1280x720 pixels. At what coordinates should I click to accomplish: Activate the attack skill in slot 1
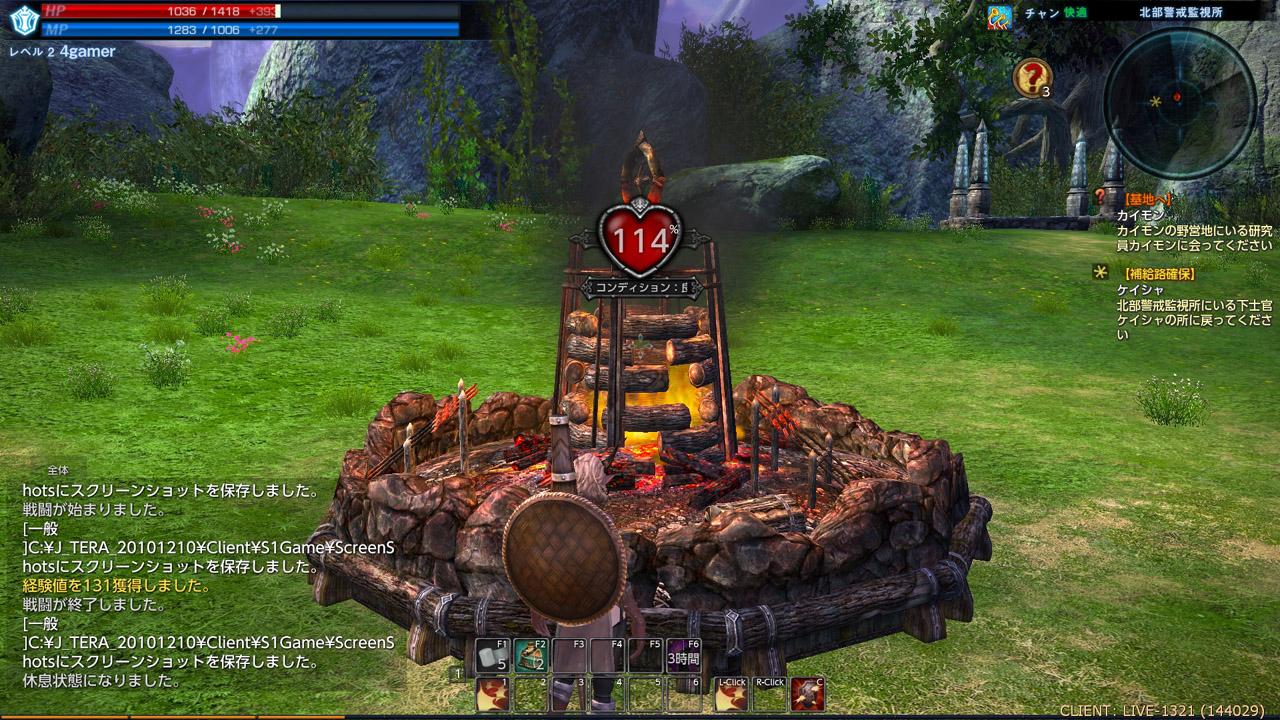(x=492, y=694)
